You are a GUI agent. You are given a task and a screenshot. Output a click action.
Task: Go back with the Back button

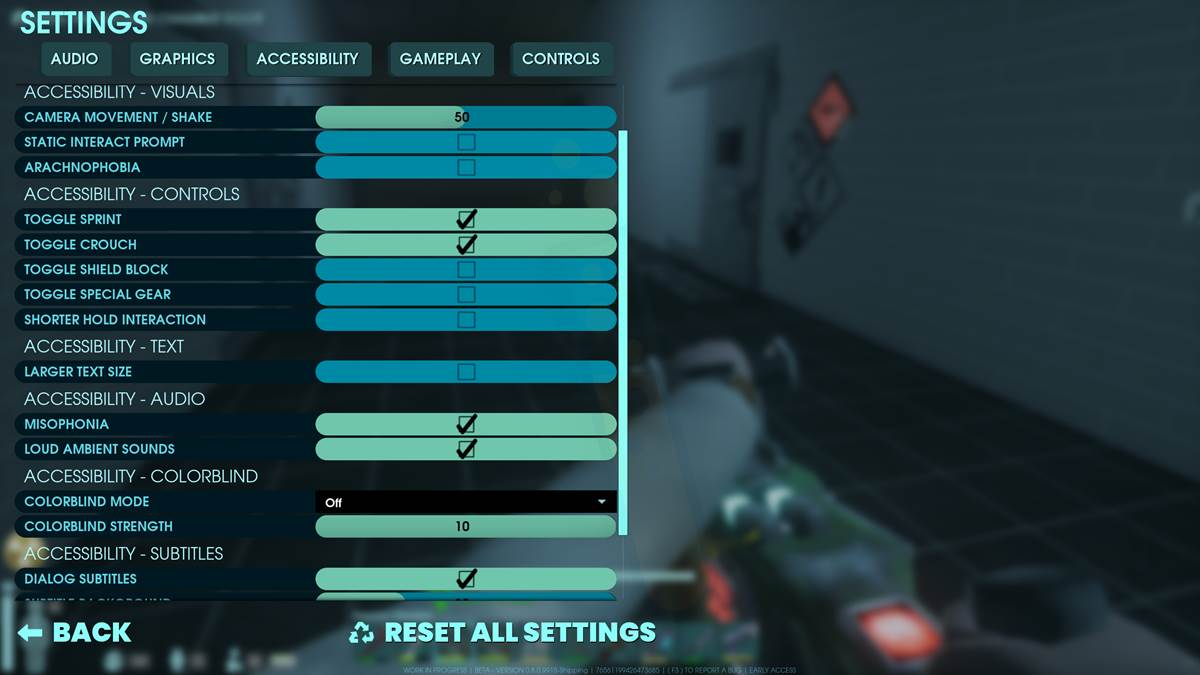(75, 632)
